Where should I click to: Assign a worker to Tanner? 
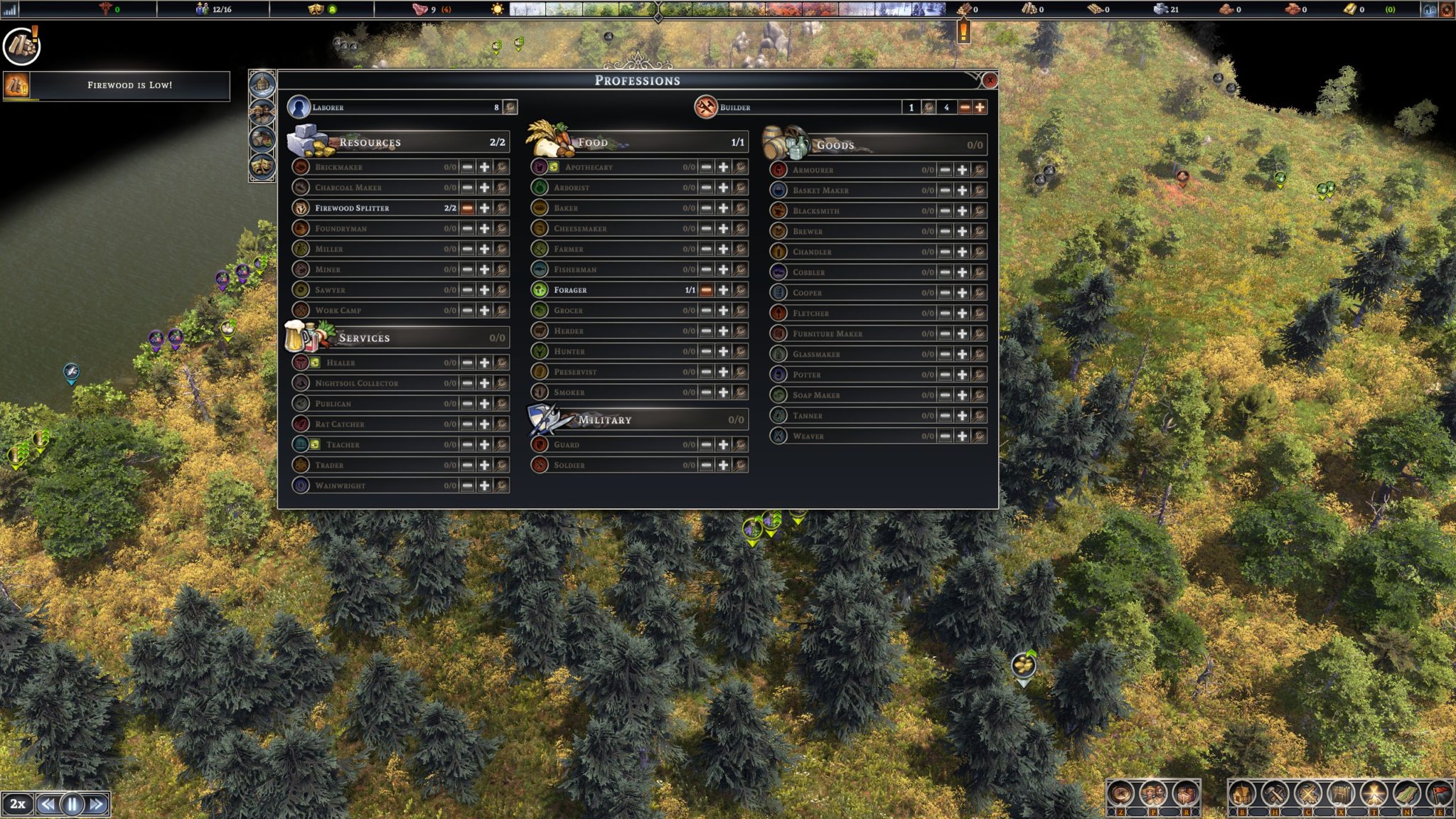(962, 415)
